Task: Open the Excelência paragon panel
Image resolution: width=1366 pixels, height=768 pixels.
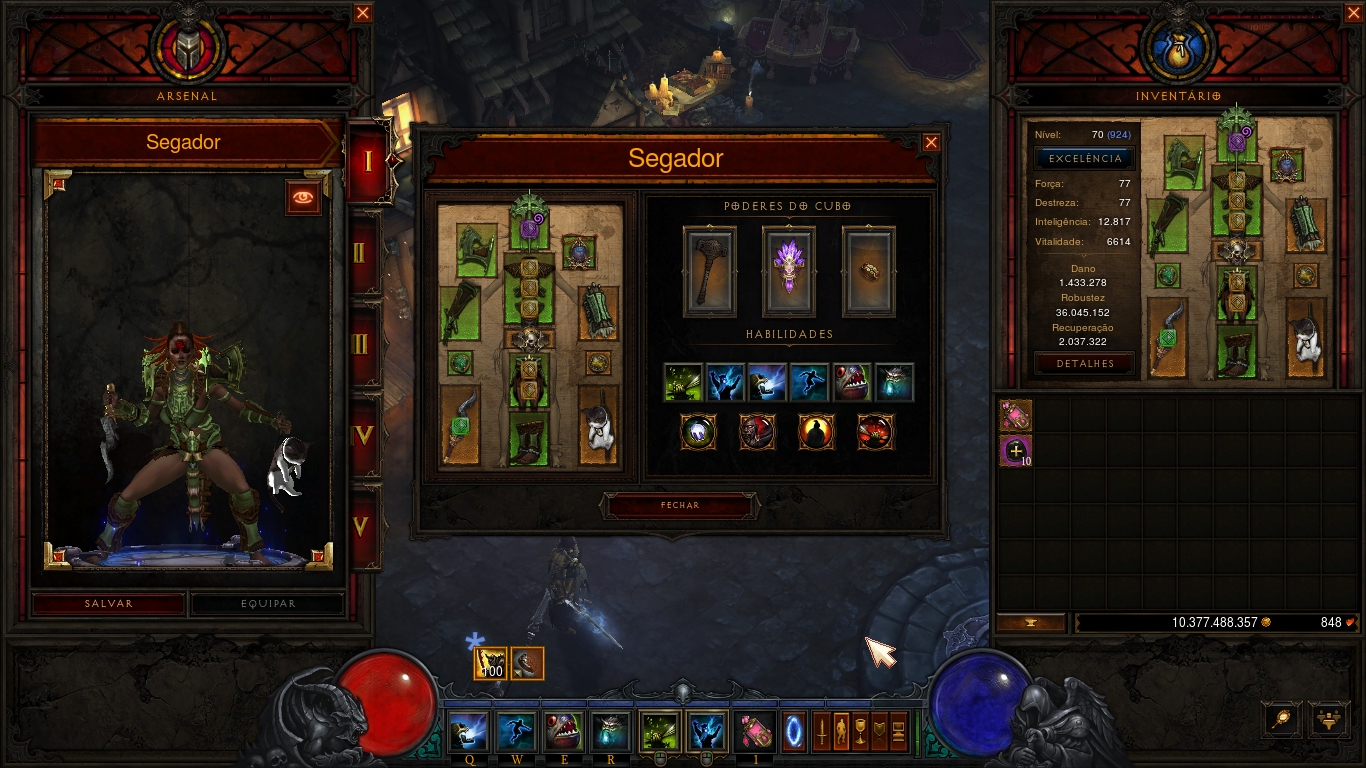Action: [1085, 159]
